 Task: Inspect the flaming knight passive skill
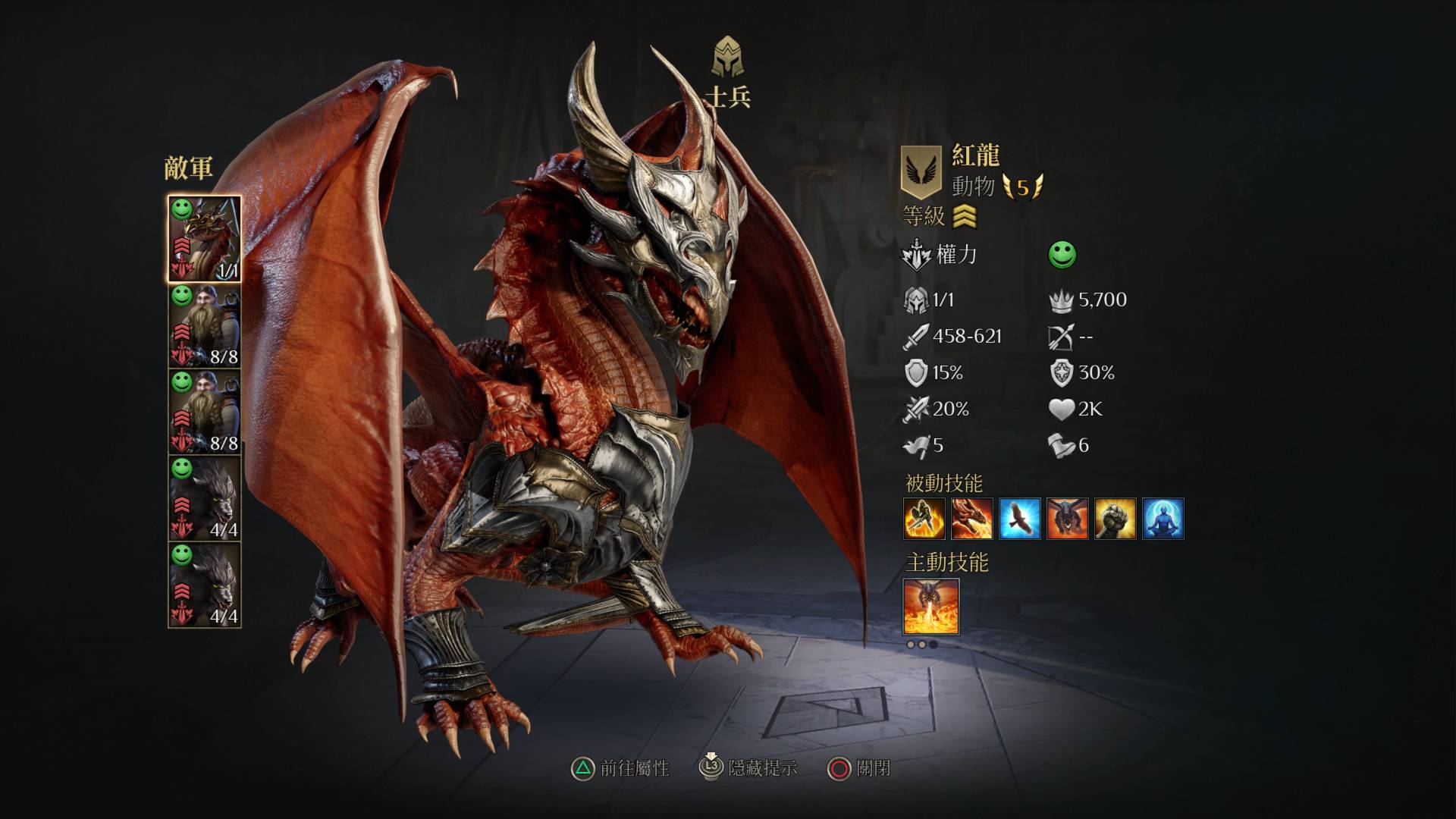[x=924, y=519]
